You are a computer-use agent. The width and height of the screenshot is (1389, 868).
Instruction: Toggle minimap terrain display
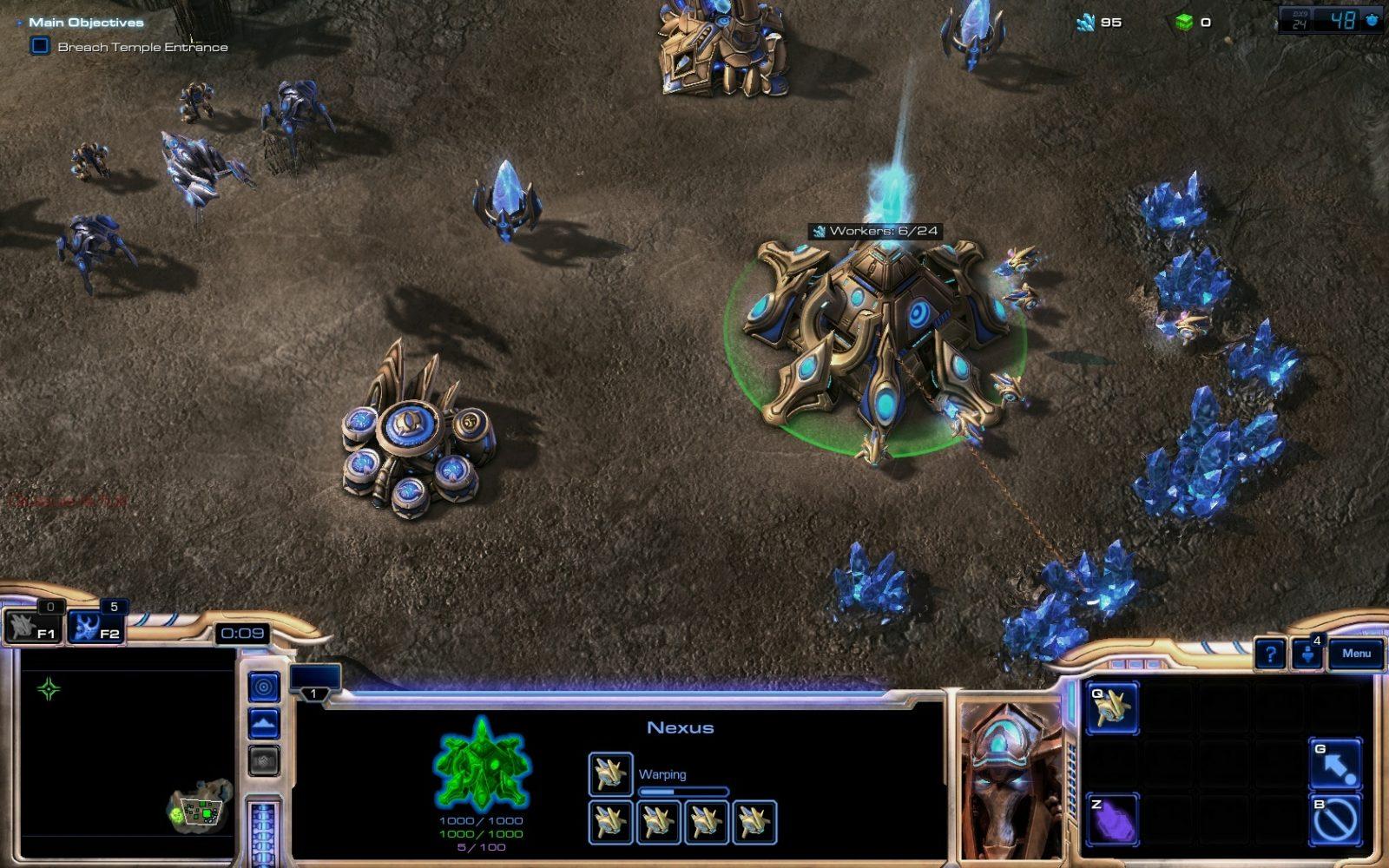point(264,723)
